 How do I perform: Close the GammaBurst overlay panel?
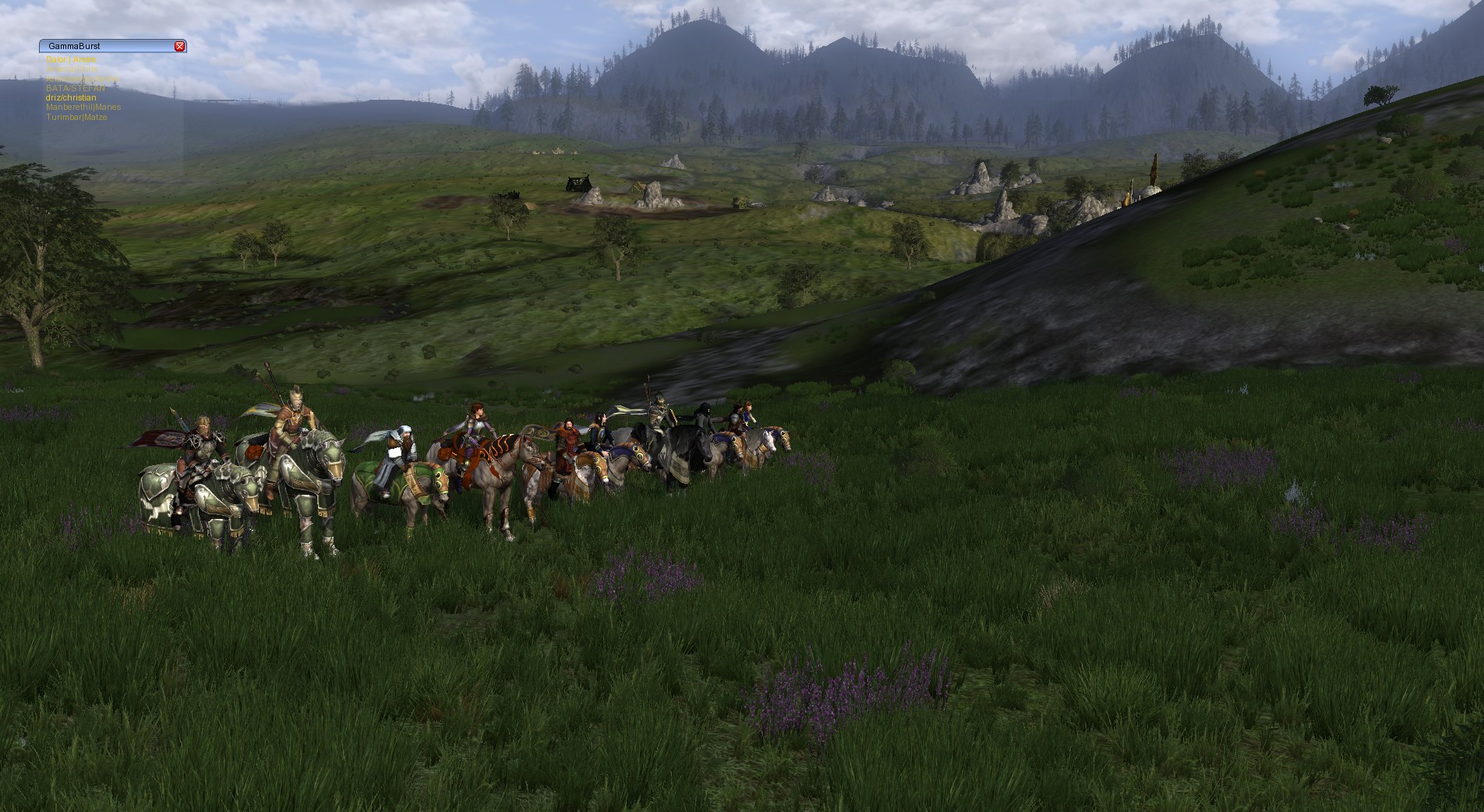[179, 47]
